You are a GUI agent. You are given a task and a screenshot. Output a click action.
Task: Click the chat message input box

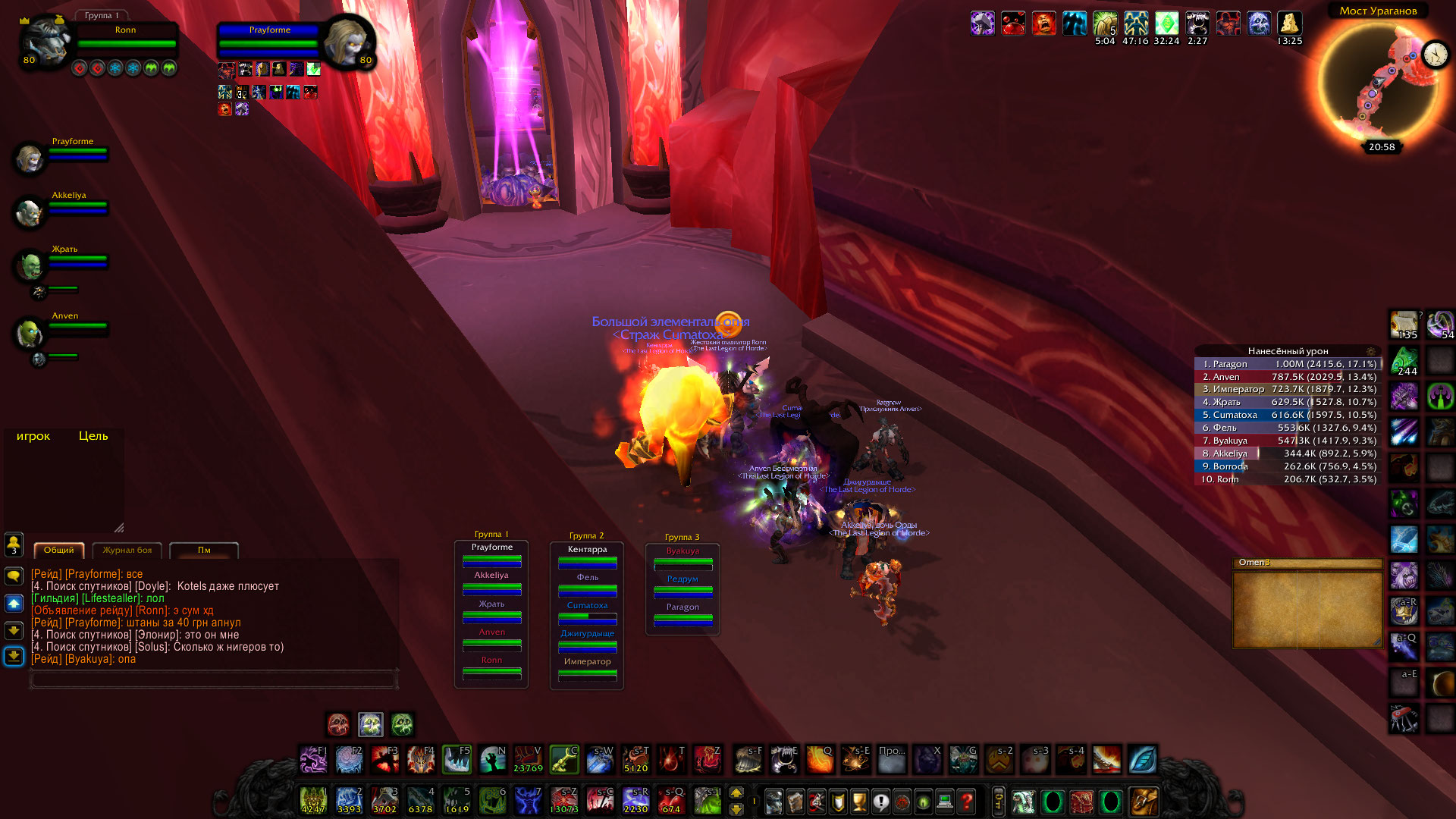tap(213, 679)
